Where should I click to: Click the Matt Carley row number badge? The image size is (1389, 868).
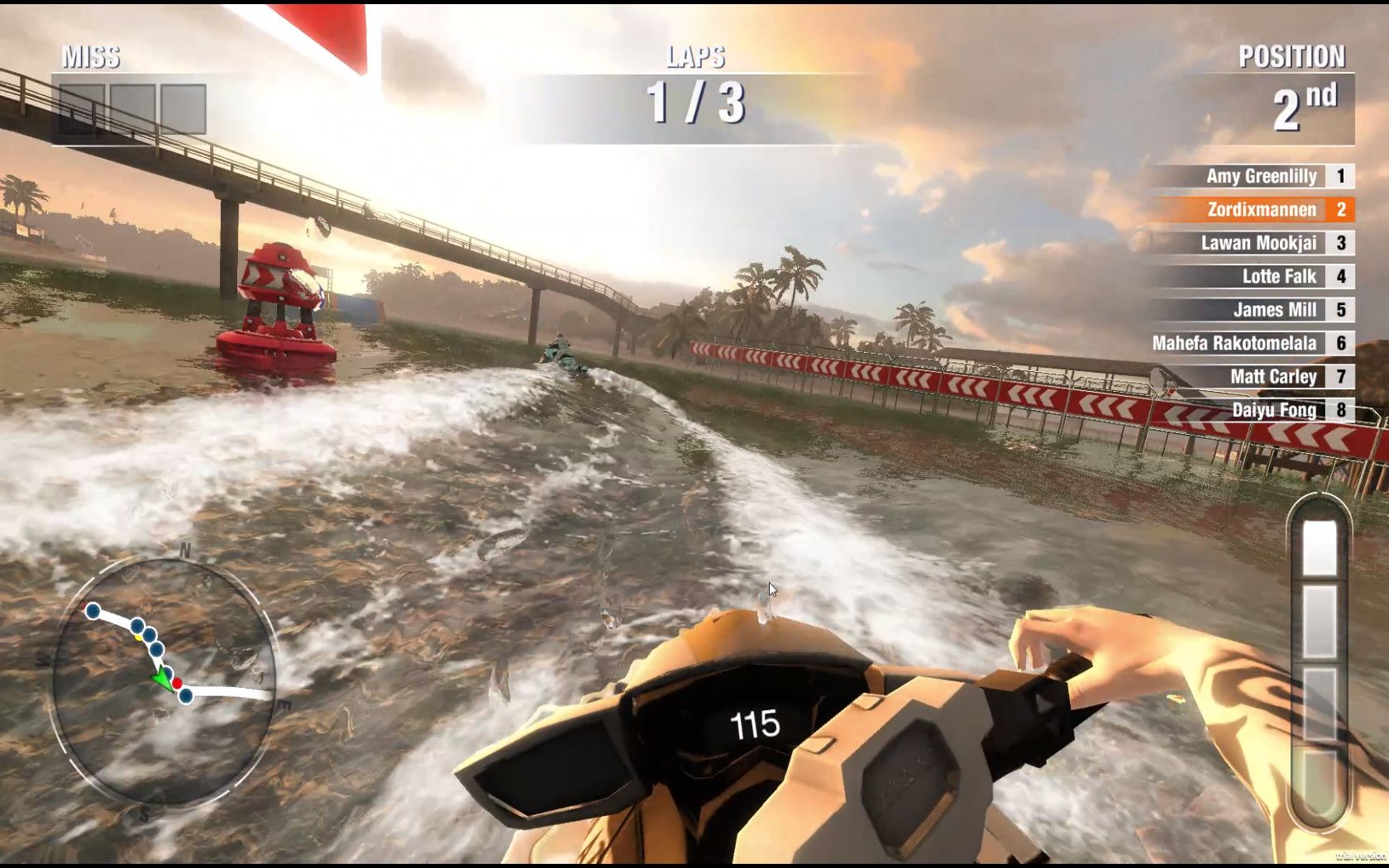click(1339, 377)
